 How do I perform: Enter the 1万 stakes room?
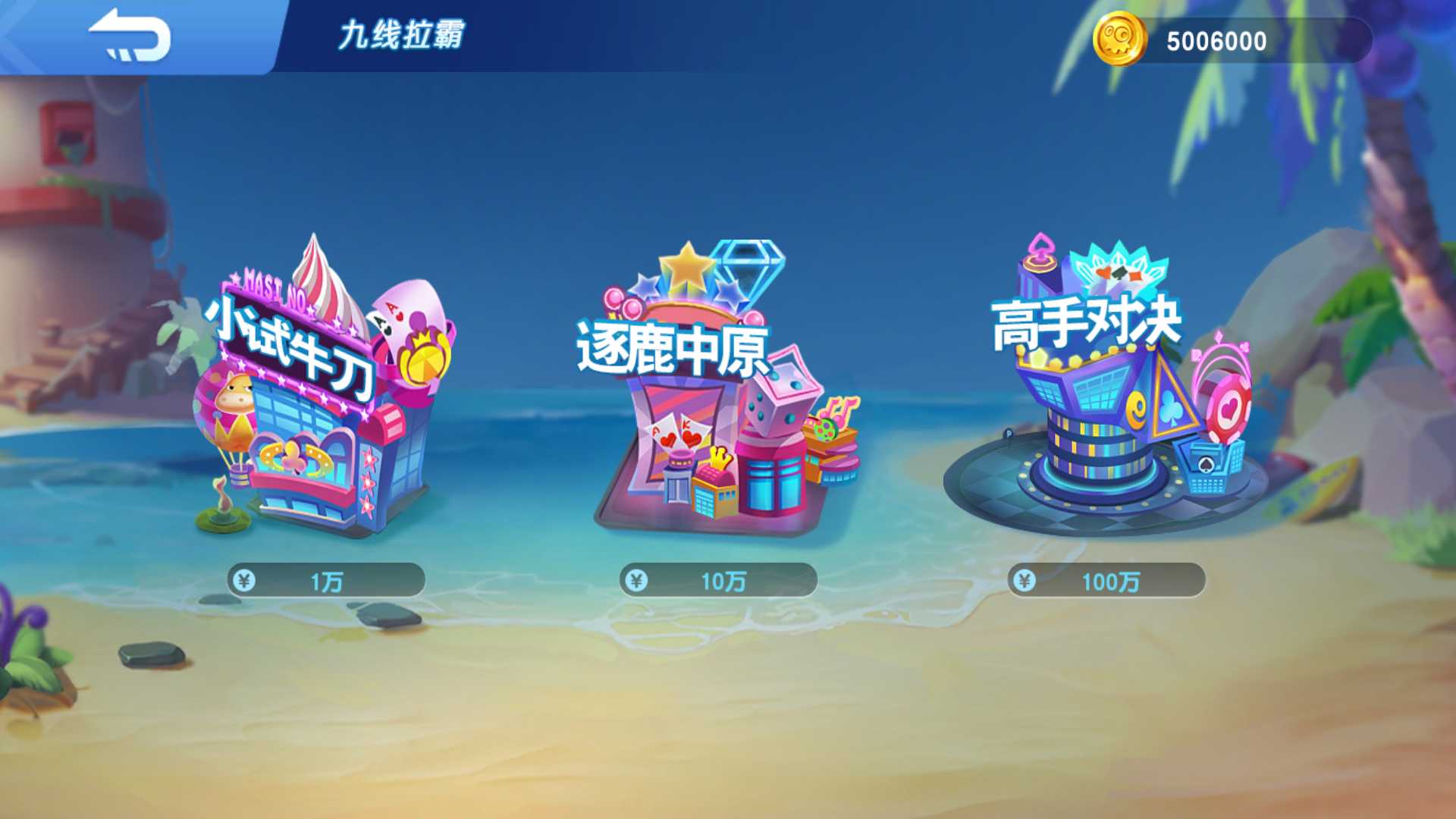[x=326, y=580]
